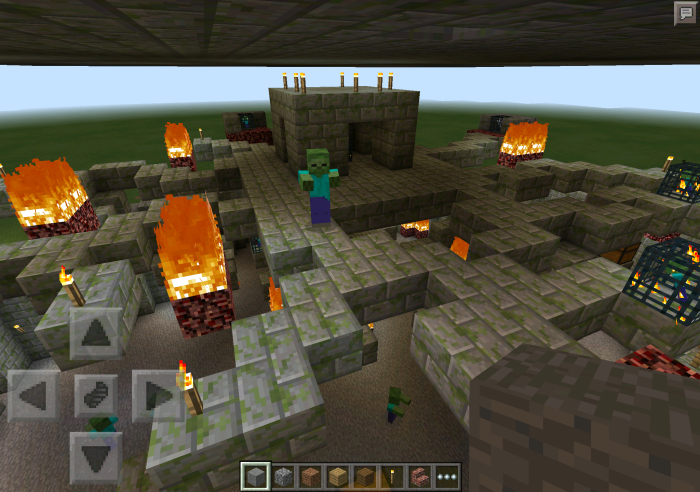This screenshot has height=492, width=700.
Task: Open the chat window
Action: [x=685, y=12]
